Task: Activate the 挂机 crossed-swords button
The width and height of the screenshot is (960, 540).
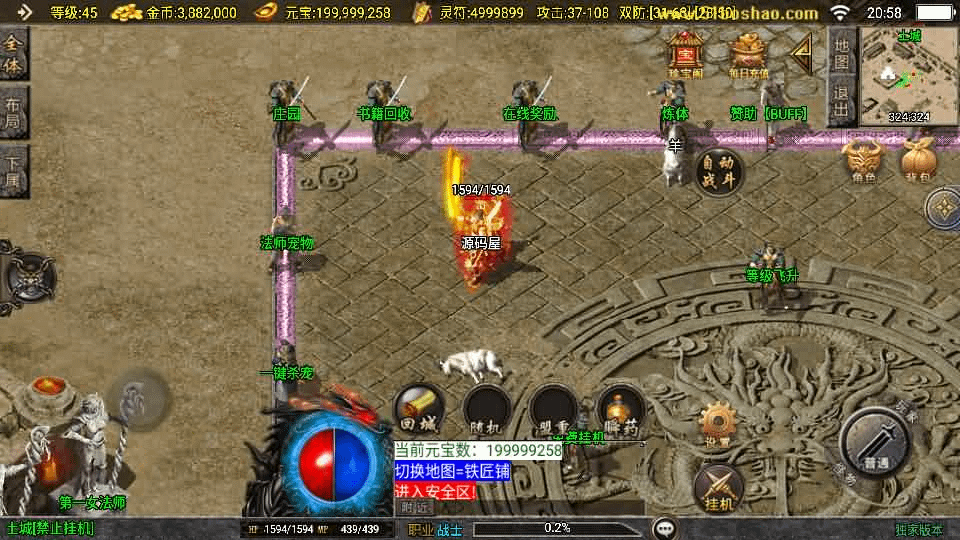Action: pyautogui.click(x=717, y=486)
